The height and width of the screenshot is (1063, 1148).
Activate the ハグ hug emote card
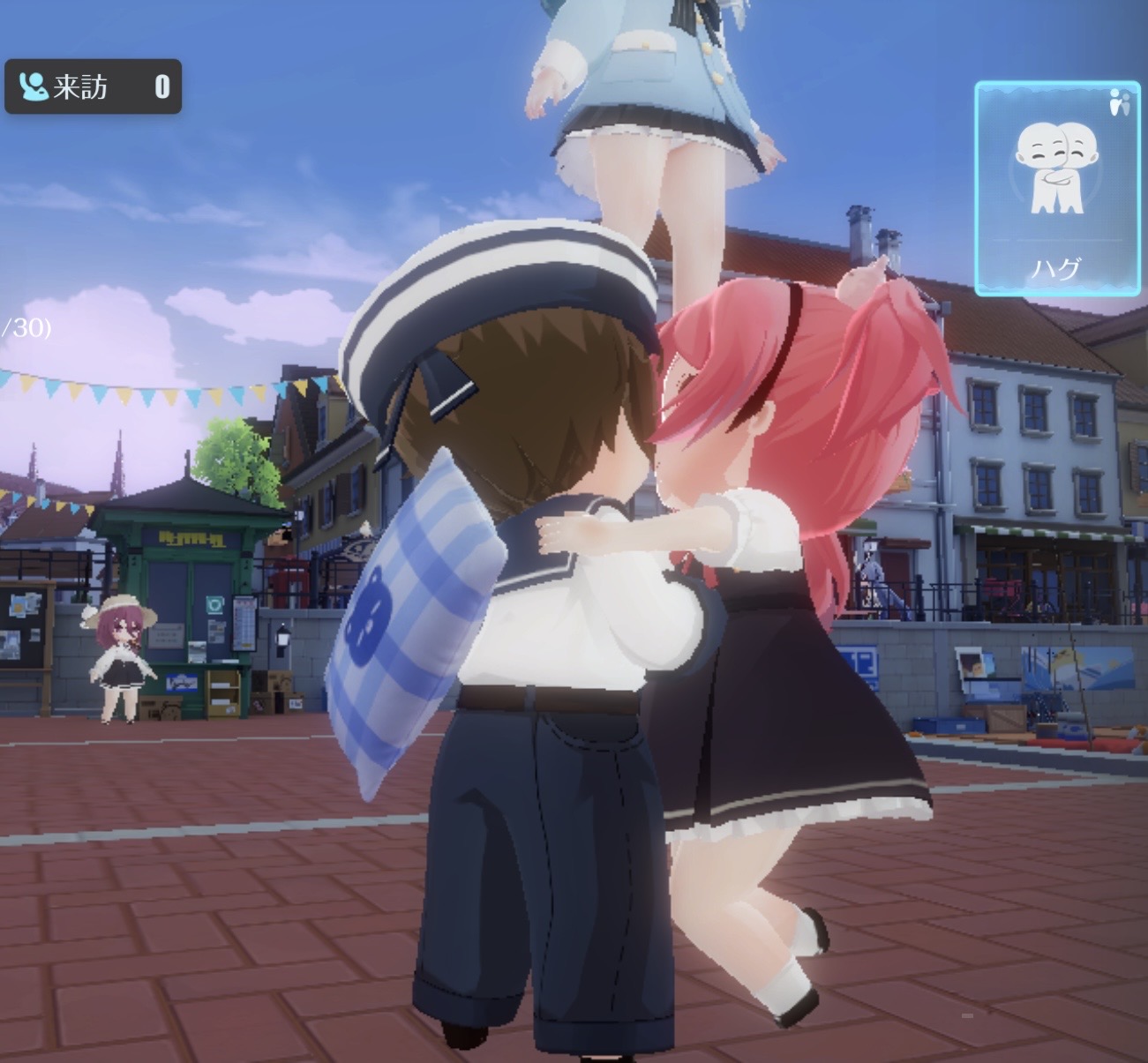click(1055, 188)
